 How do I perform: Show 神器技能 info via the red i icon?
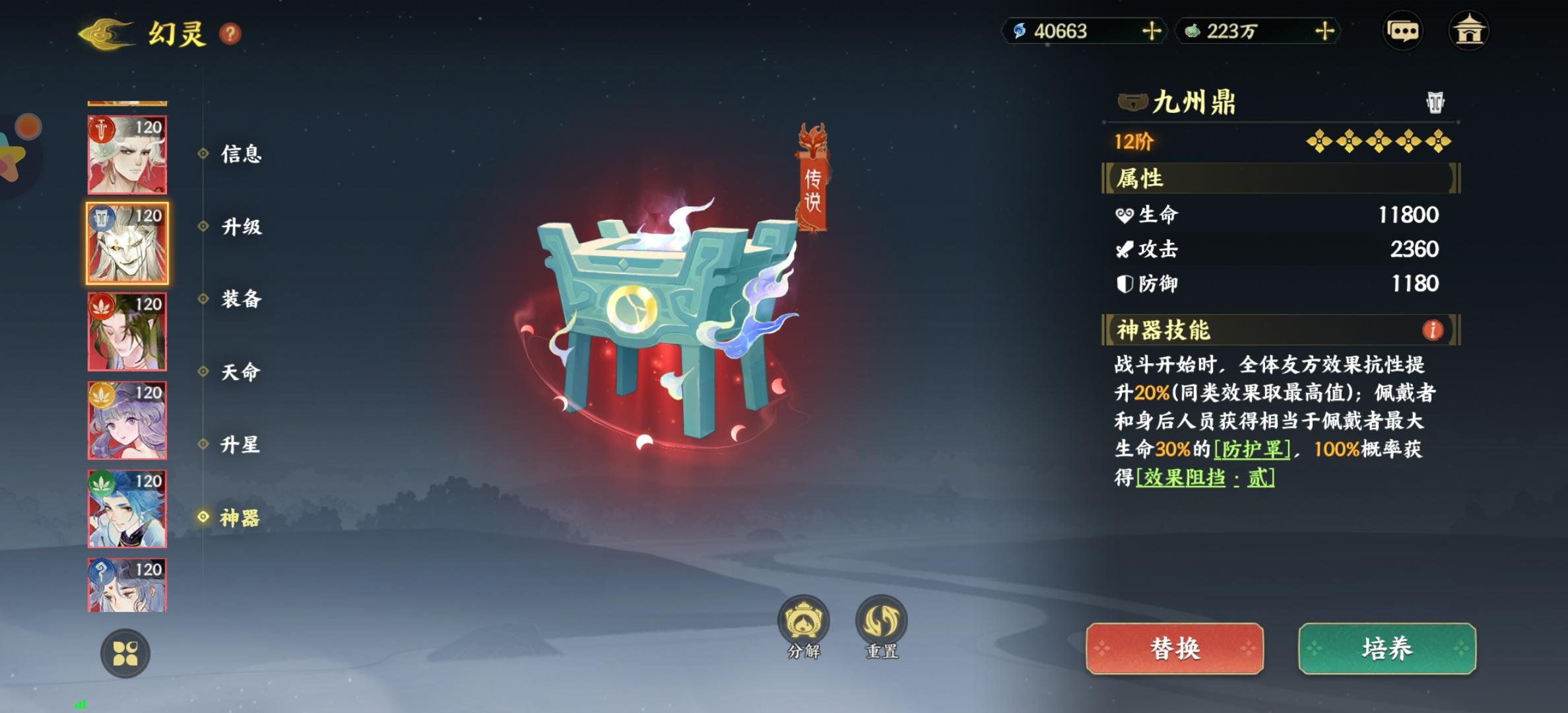coord(1432,330)
